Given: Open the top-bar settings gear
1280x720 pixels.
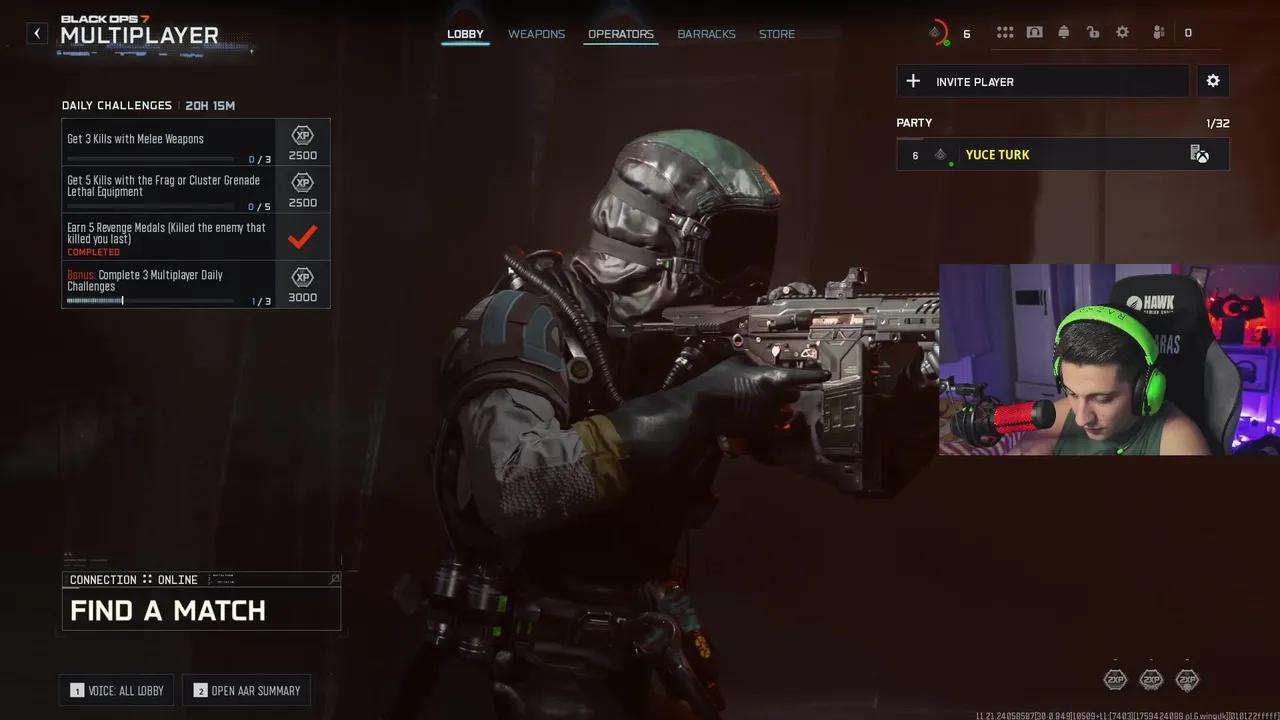Looking at the screenshot, I should tap(1123, 33).
